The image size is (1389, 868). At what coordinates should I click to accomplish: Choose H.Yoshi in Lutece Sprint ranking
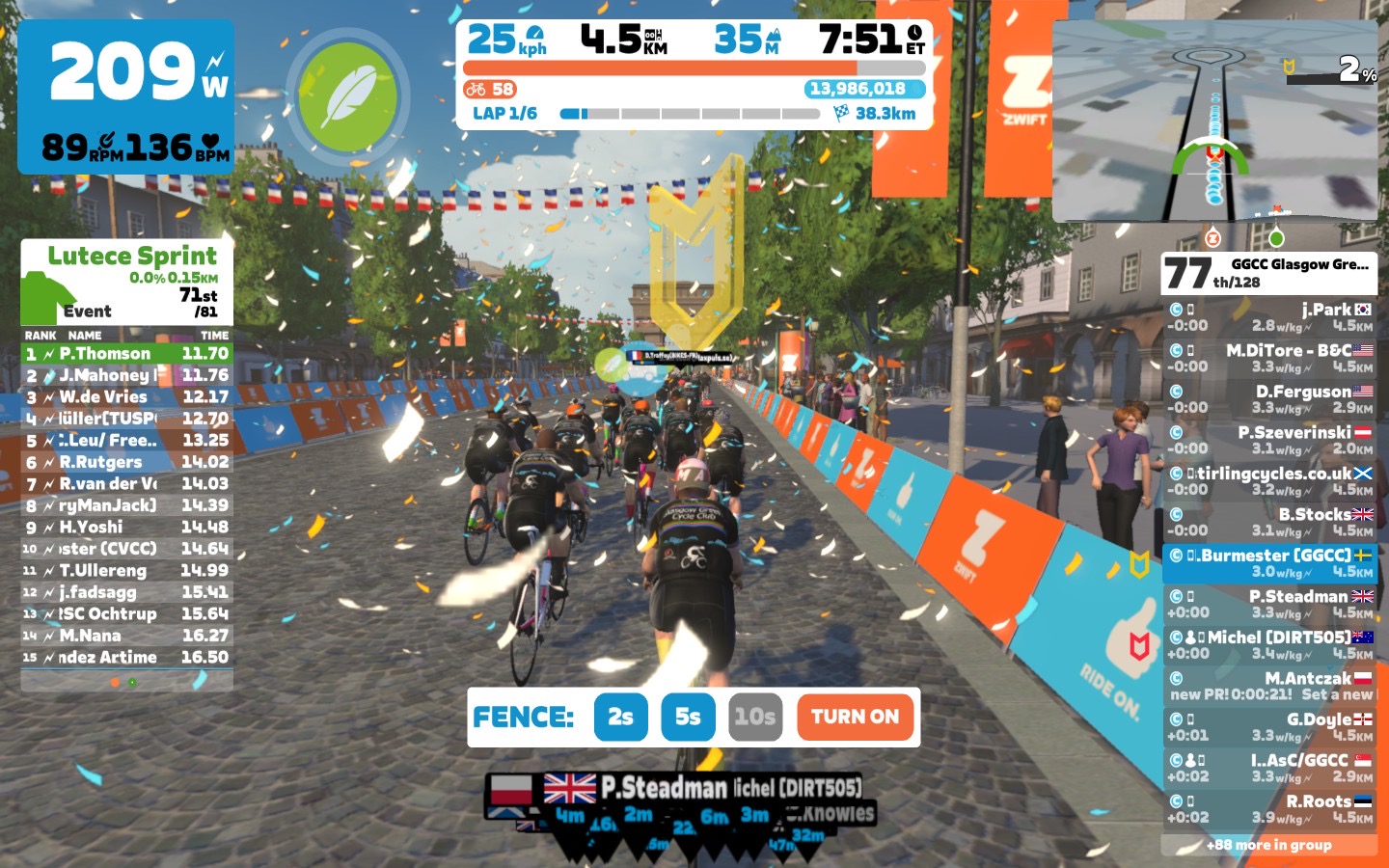tap(127, 528)
